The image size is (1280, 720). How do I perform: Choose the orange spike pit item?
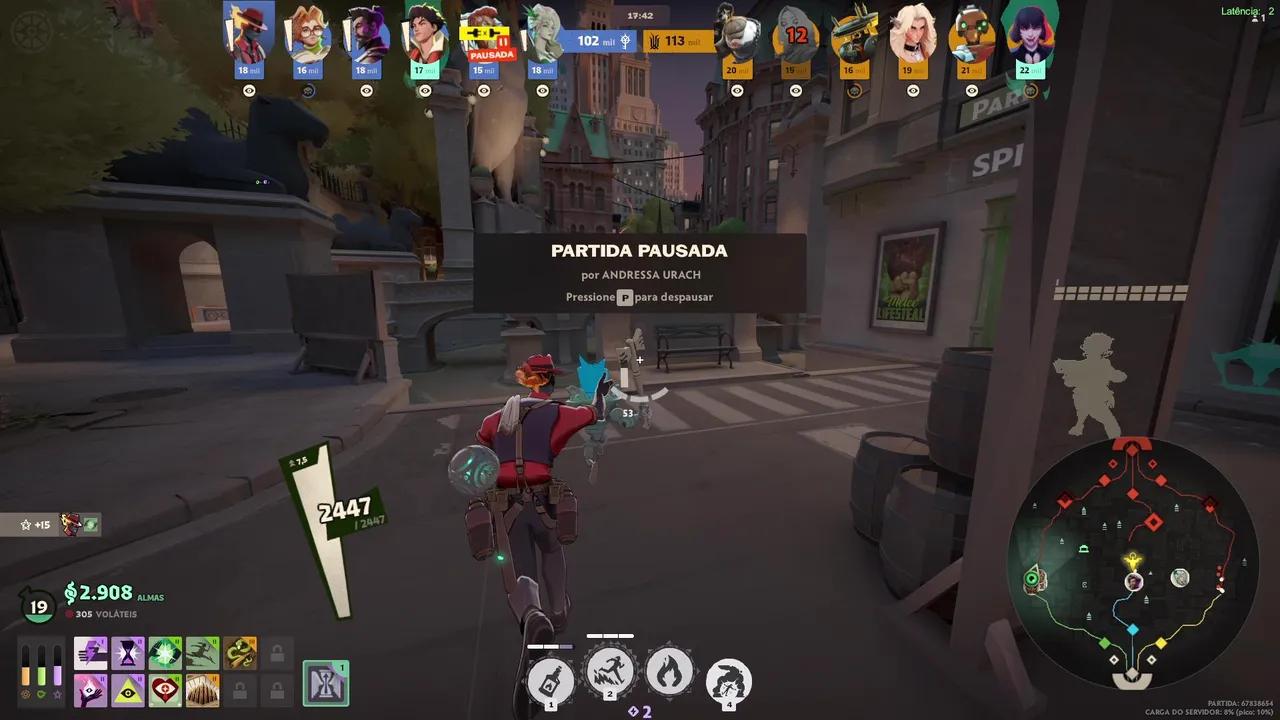pyautogui.click(x=202, y=690)
